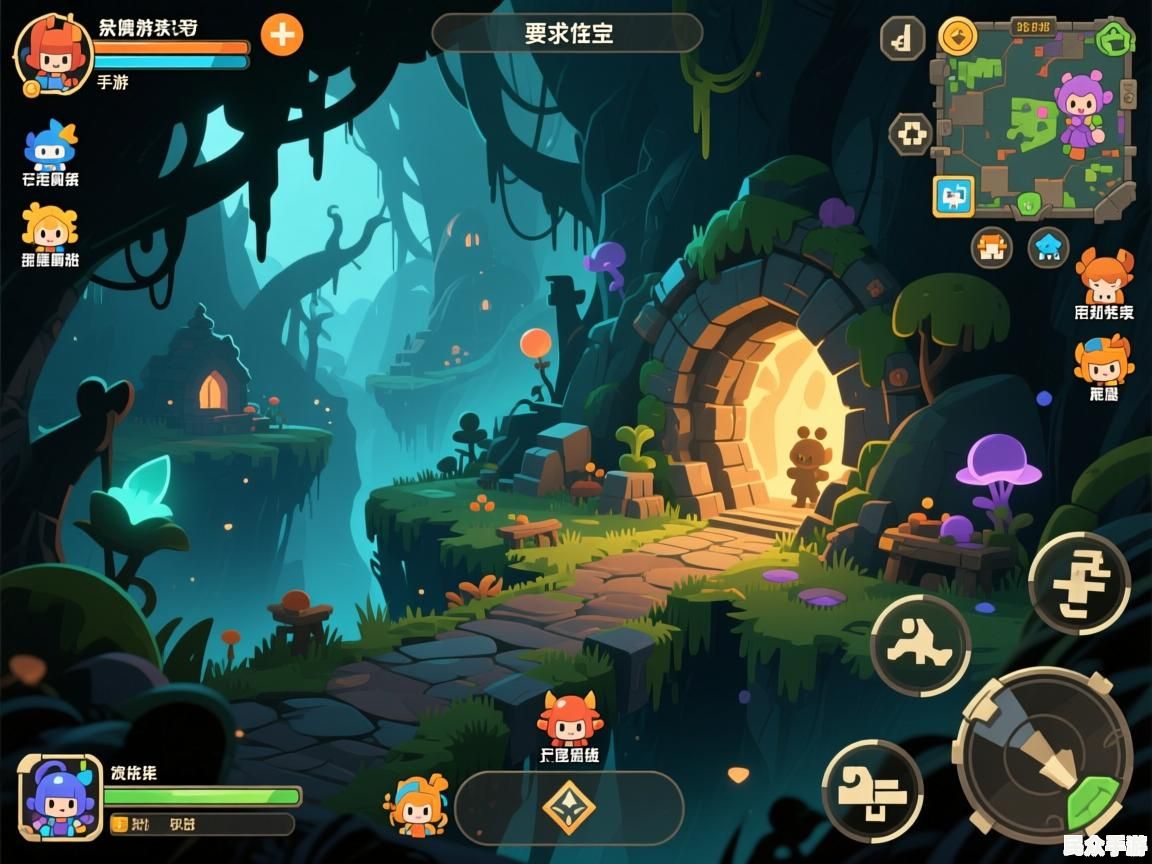The image size is (1152, 864).
Task: Choose the yellow-haired character icon
Action: 49,227
